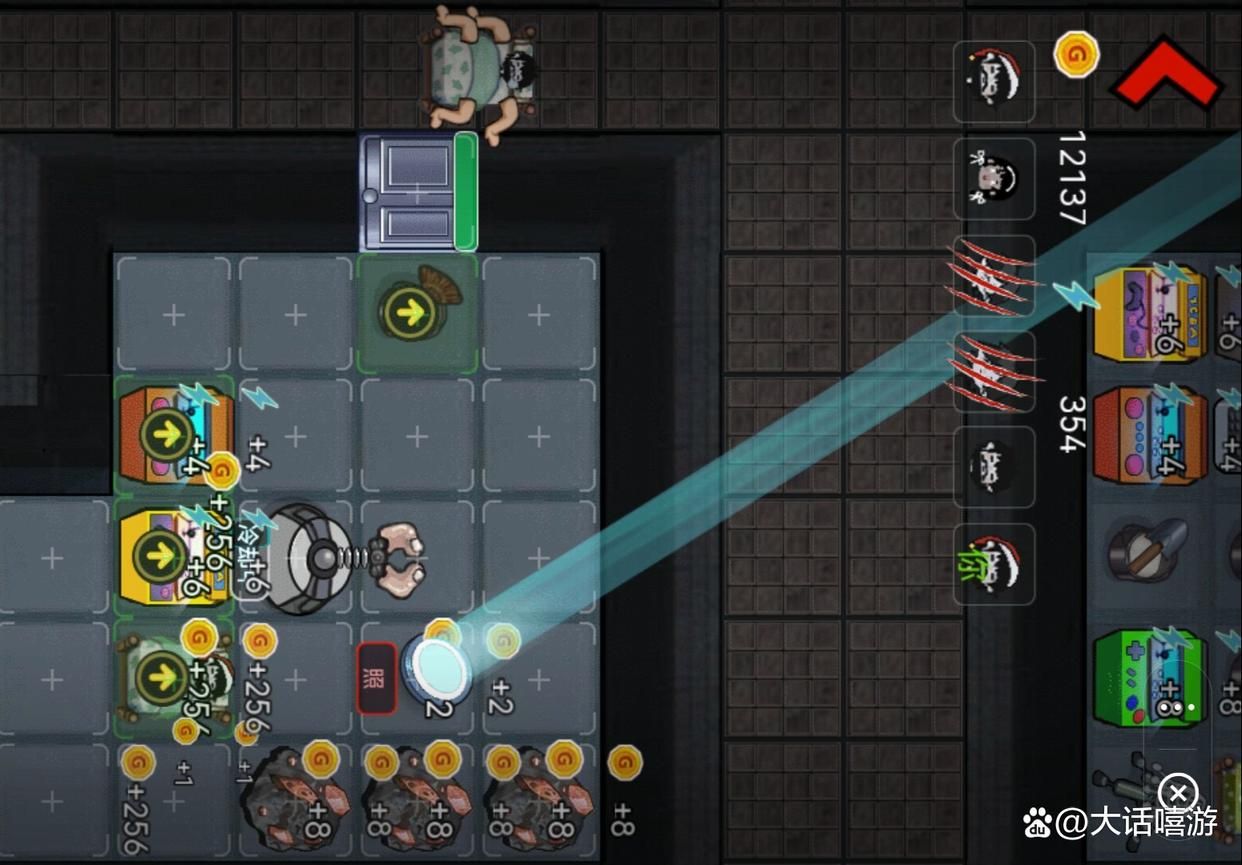Activate the red 照 button beside the spotlight

tap(377, 678)
